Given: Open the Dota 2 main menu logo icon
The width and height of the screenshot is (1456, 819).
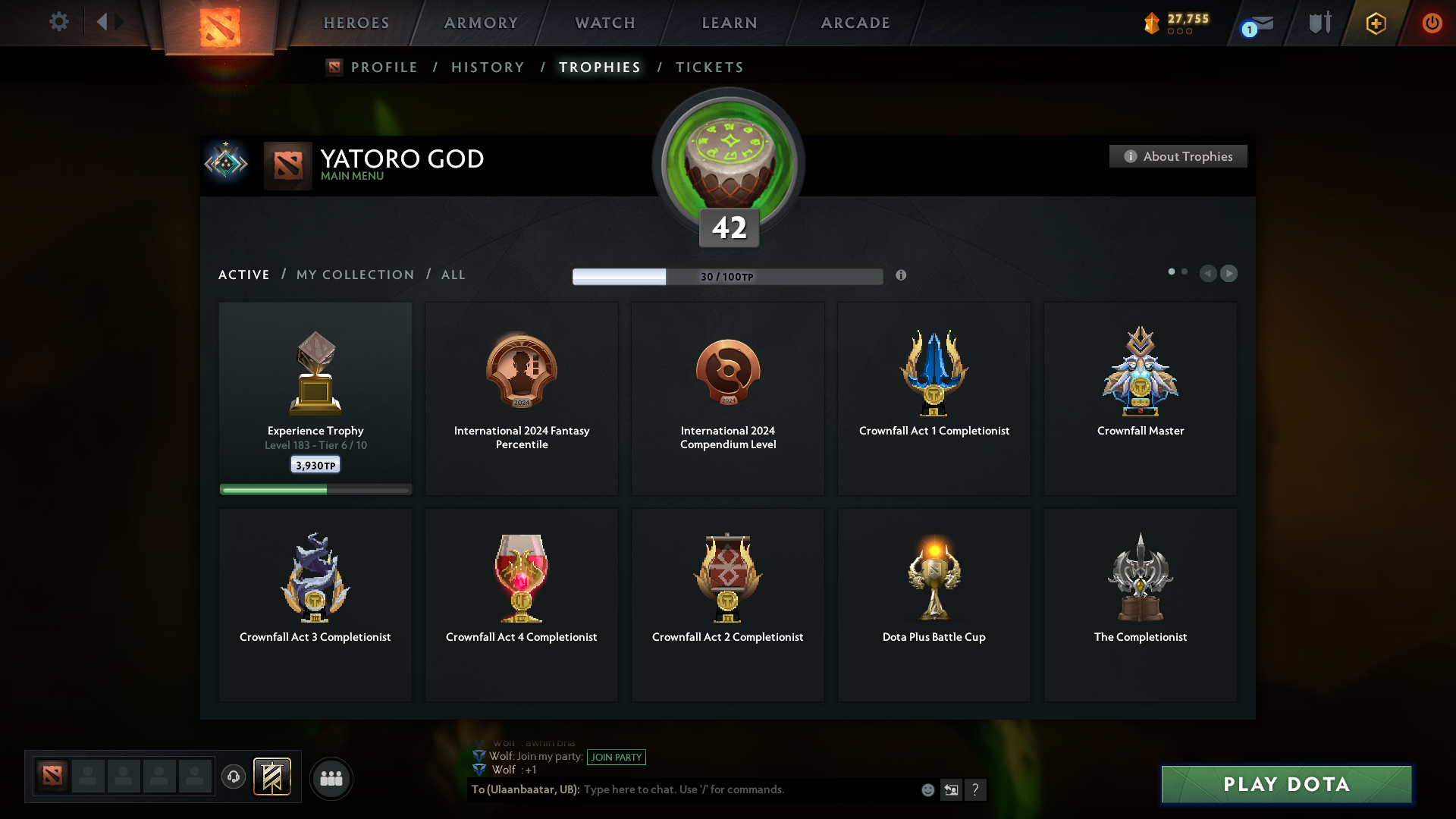Looking at the screenshot, I should coord(219,23).
